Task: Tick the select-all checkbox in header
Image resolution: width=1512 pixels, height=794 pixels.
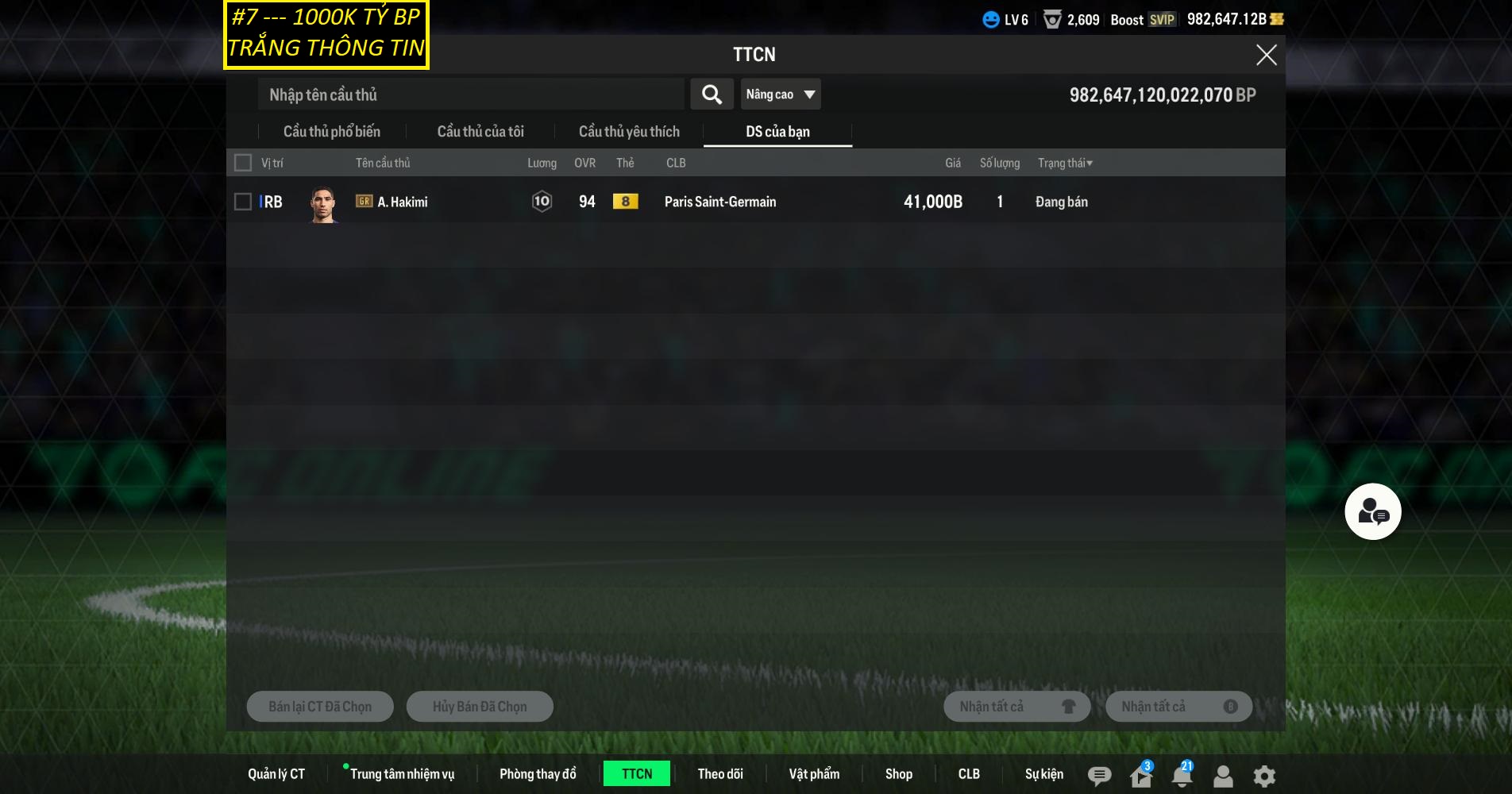Action: [x=243, y=163]
